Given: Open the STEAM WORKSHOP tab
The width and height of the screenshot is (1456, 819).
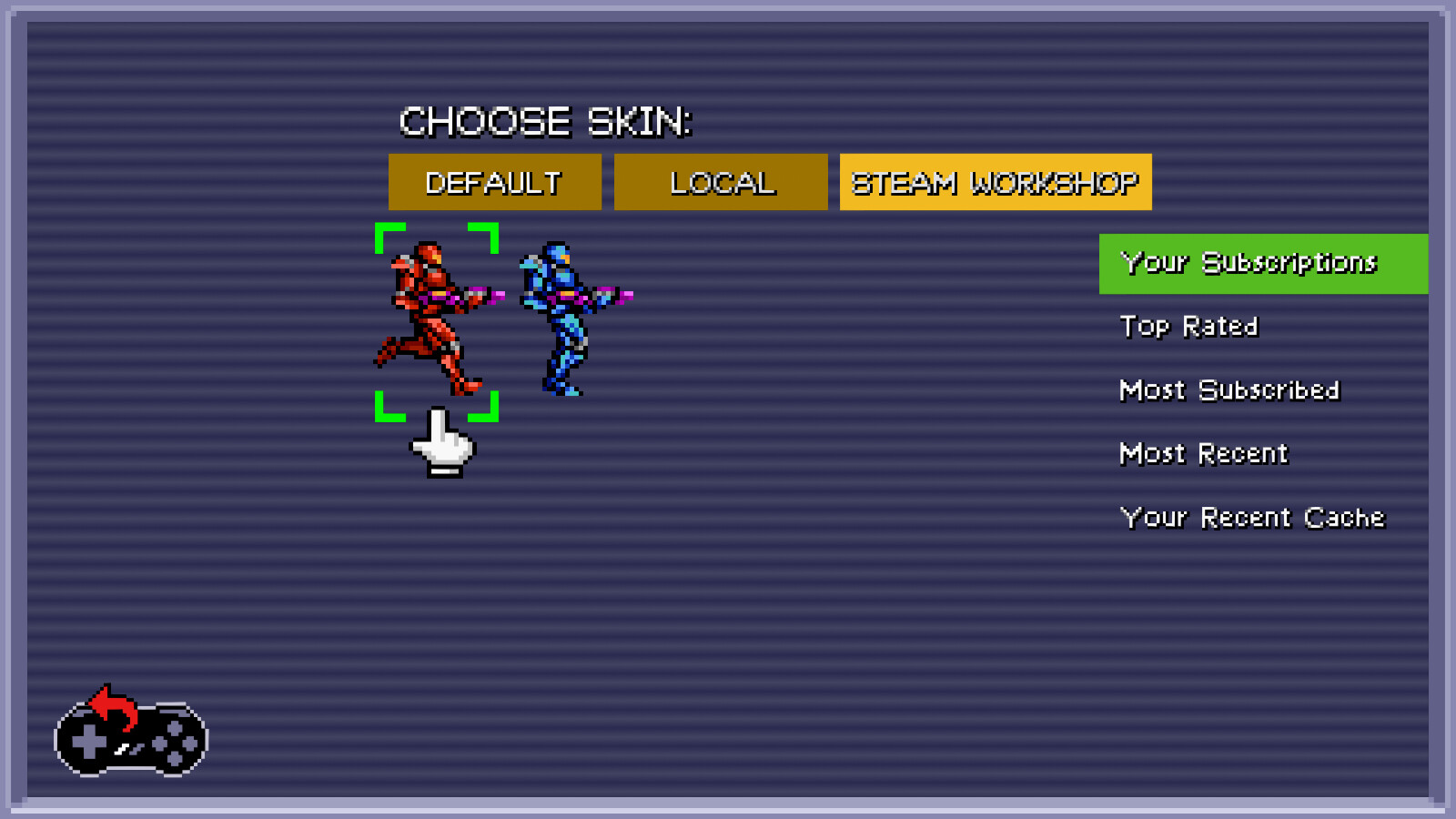Looking at the screenshot, I should tap(996, 182).
